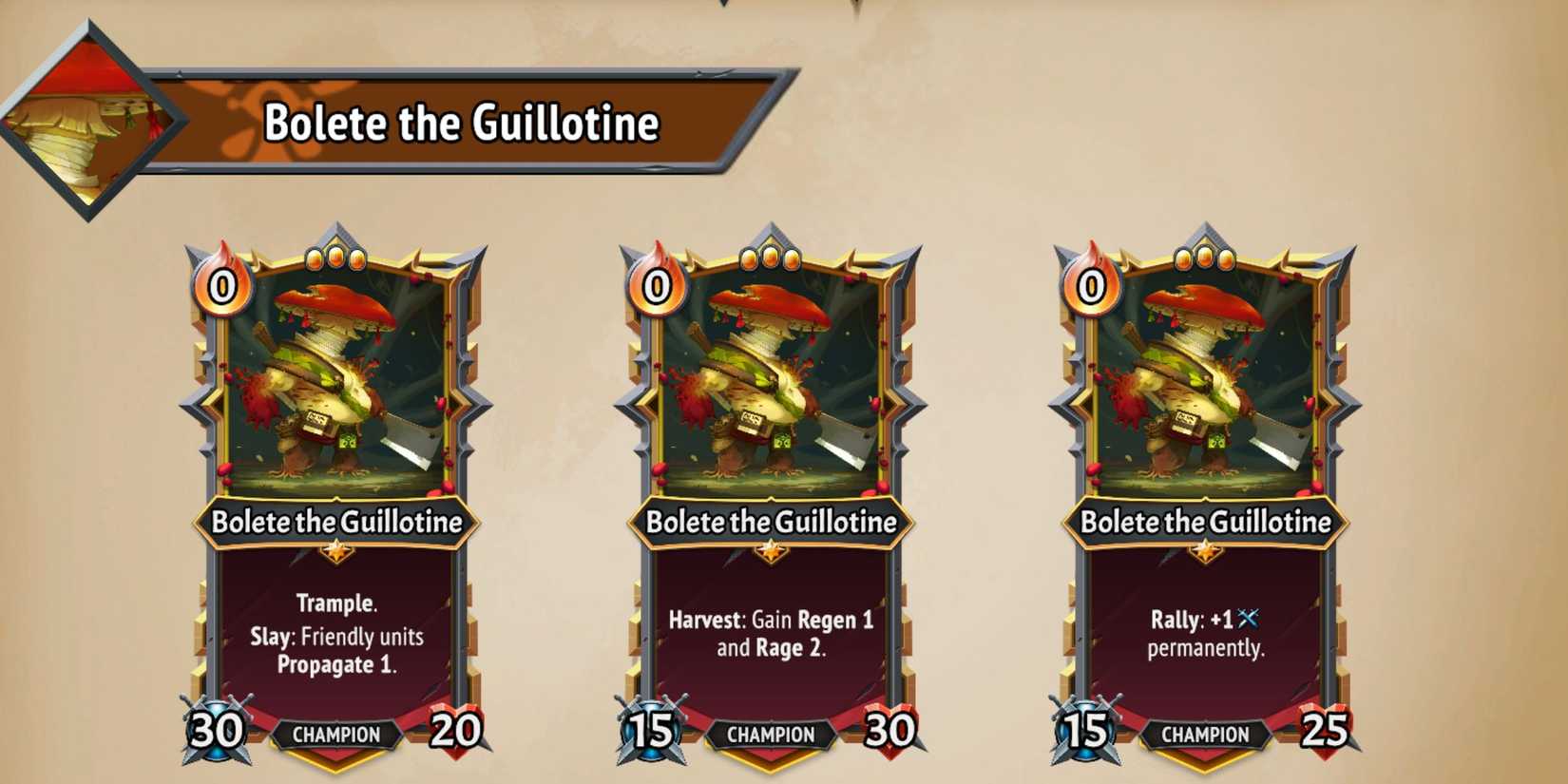Click the three rarity pips atop the Rally card
Image resolution: width=1568 pixels, height=784 pixels.
[1203, 255]
